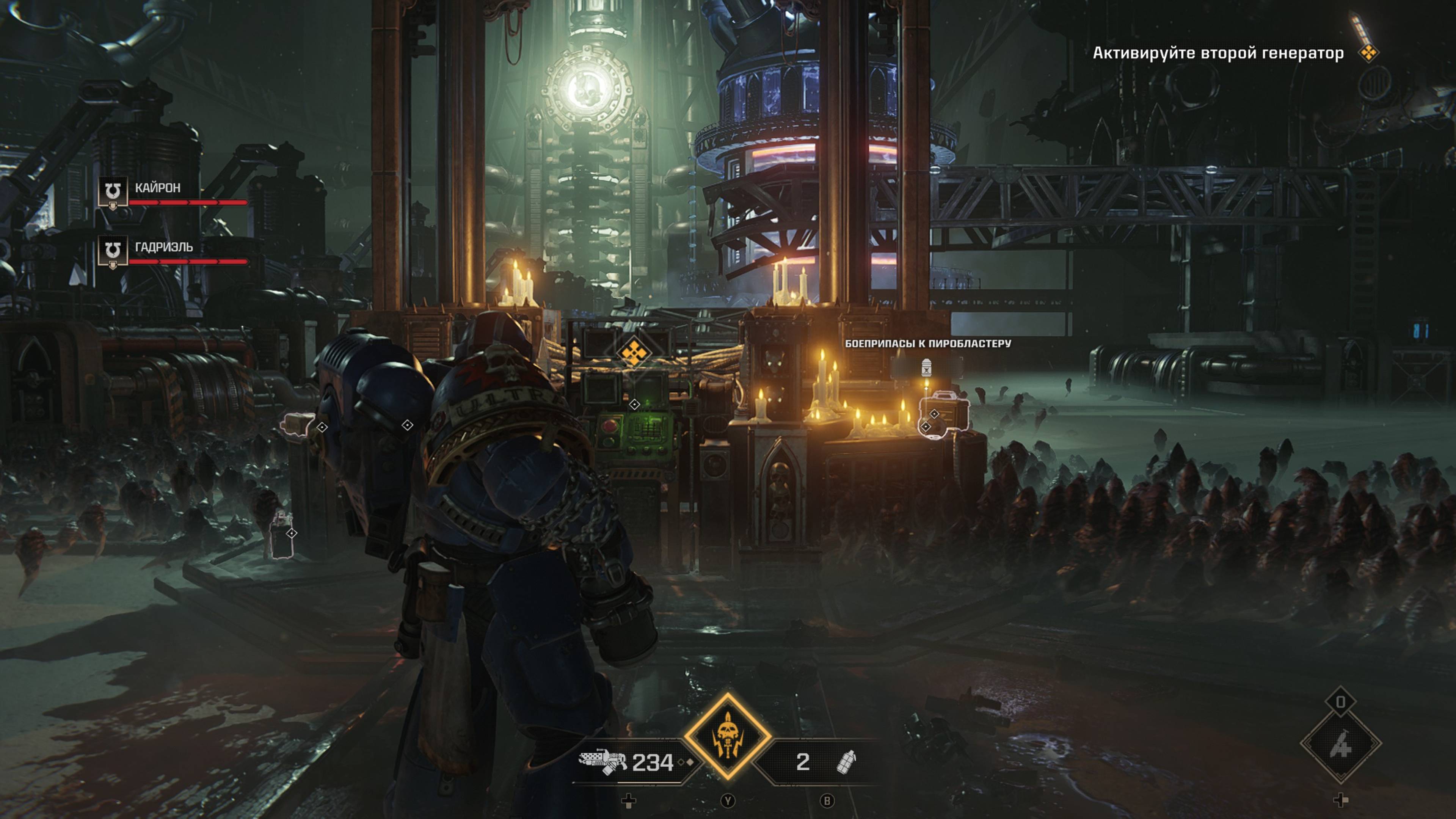Screen dimensions: 1456x819
Task: Select the "Боеприпасы к пиробластеру" ammo pickup marker
Action: pyautogui.click(x=926, y=368)
